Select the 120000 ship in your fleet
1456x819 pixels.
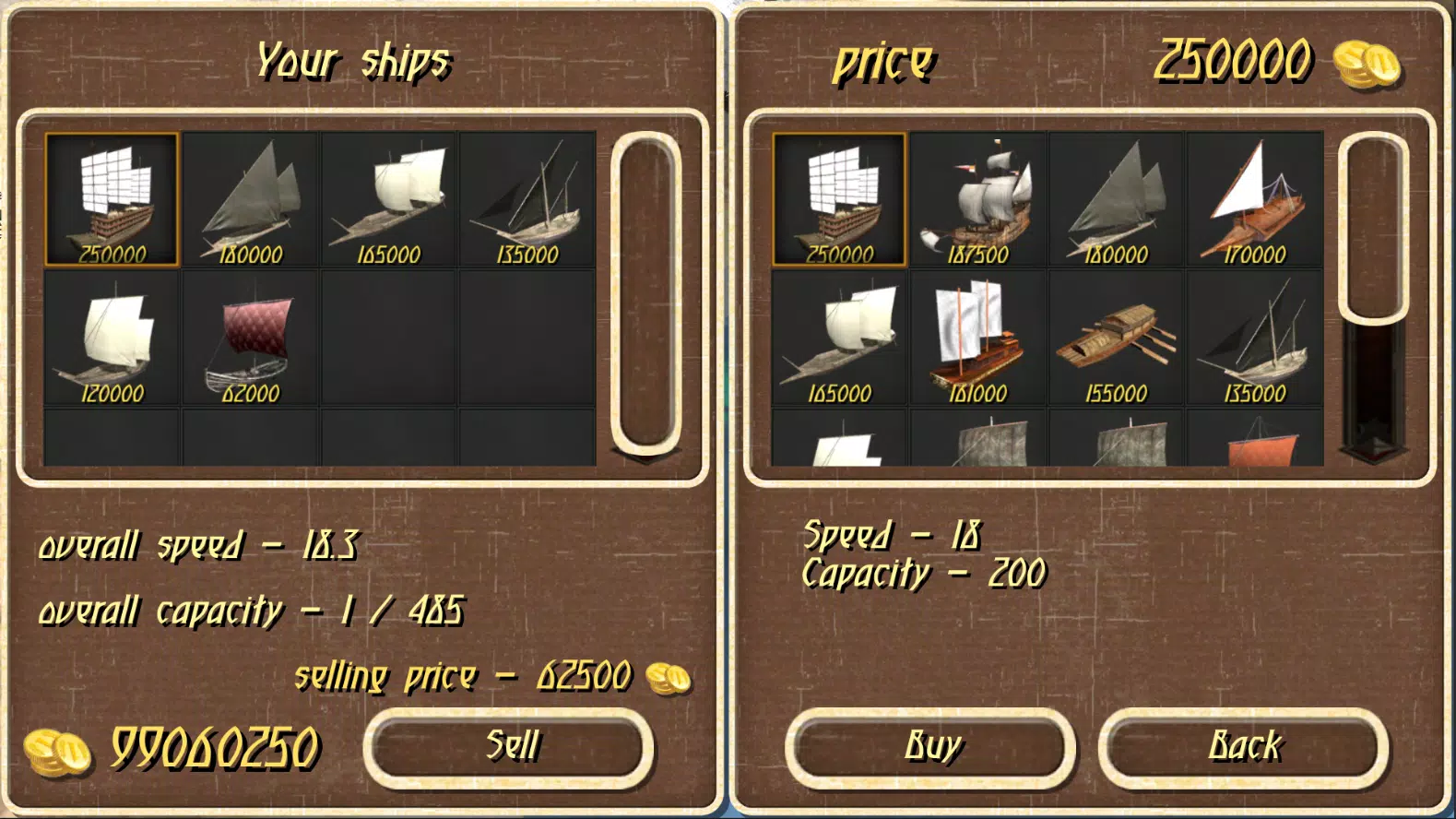112,339
